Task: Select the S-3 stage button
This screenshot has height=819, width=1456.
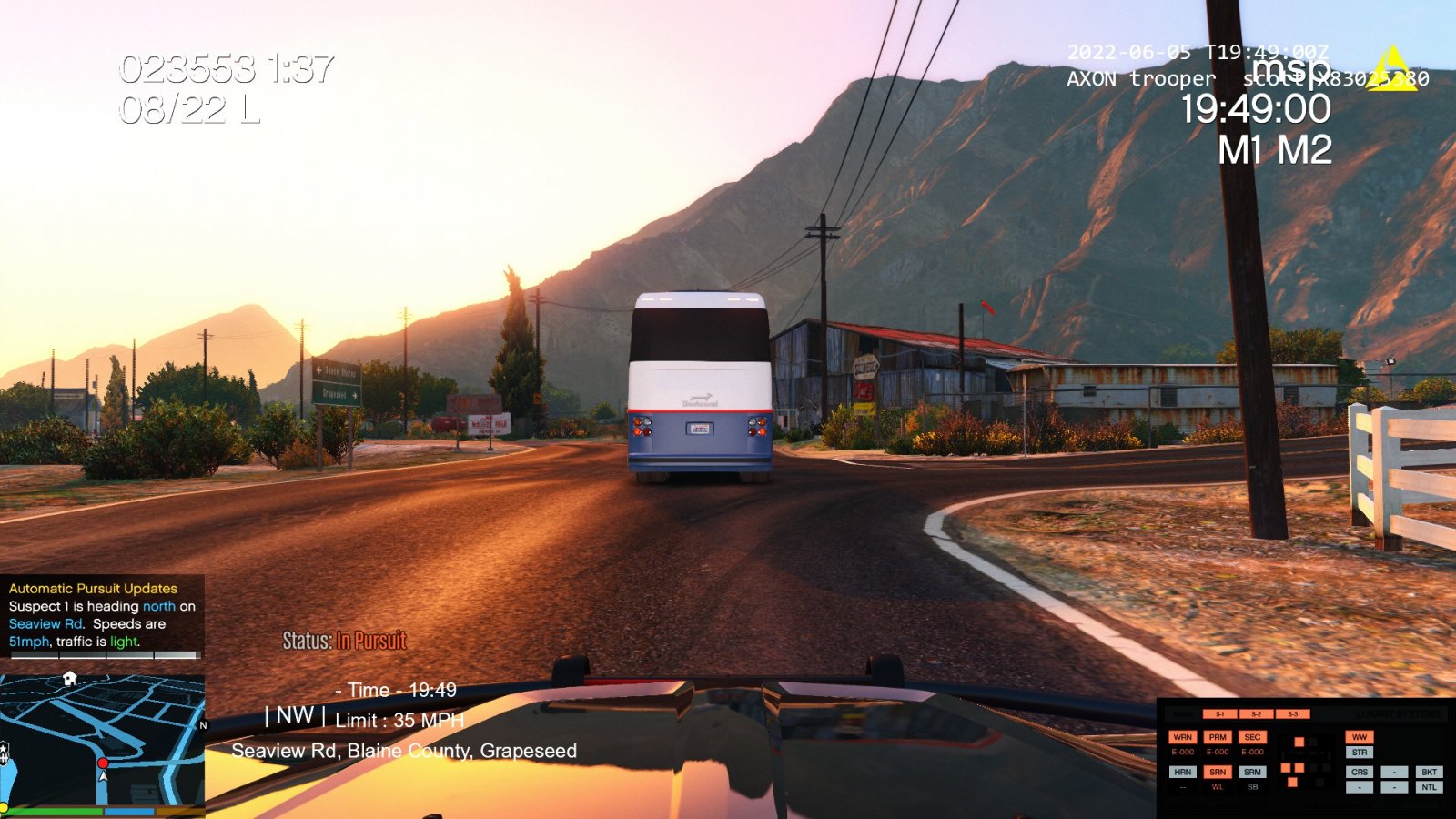Action: pyautogui.click(x=1292, y=714)
